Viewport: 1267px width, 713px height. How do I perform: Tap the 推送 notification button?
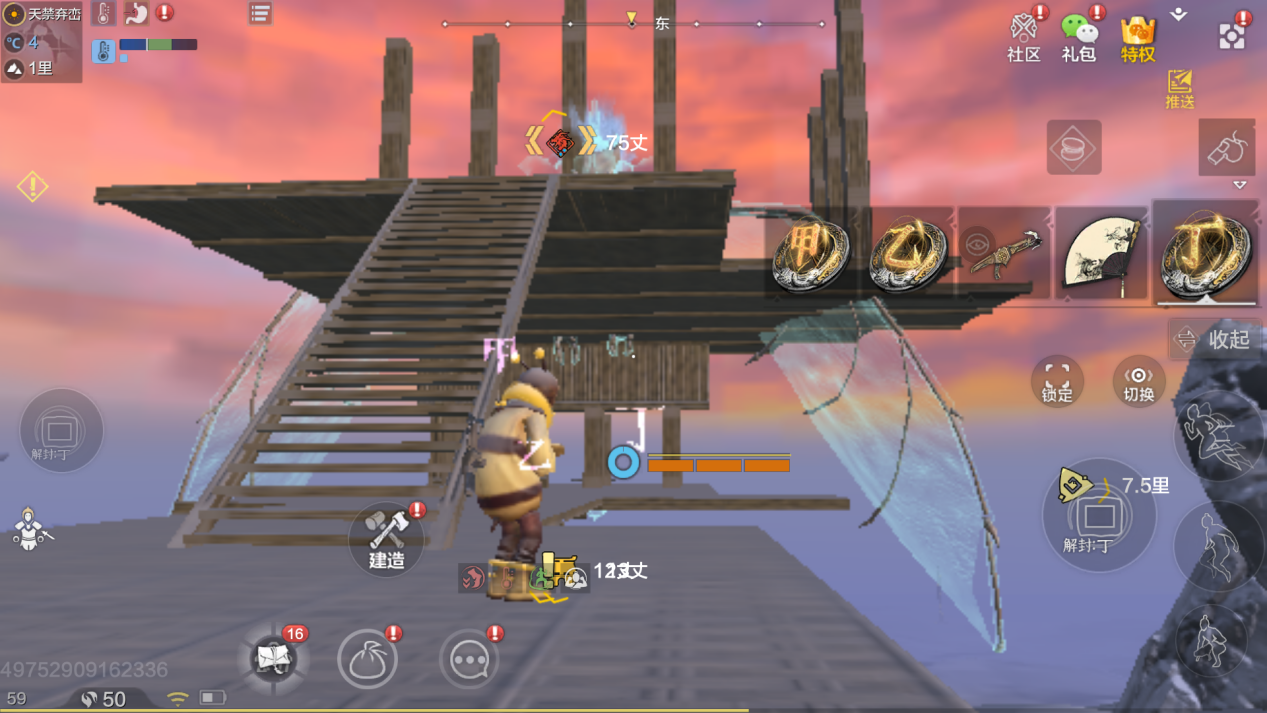click(1180, 88)
